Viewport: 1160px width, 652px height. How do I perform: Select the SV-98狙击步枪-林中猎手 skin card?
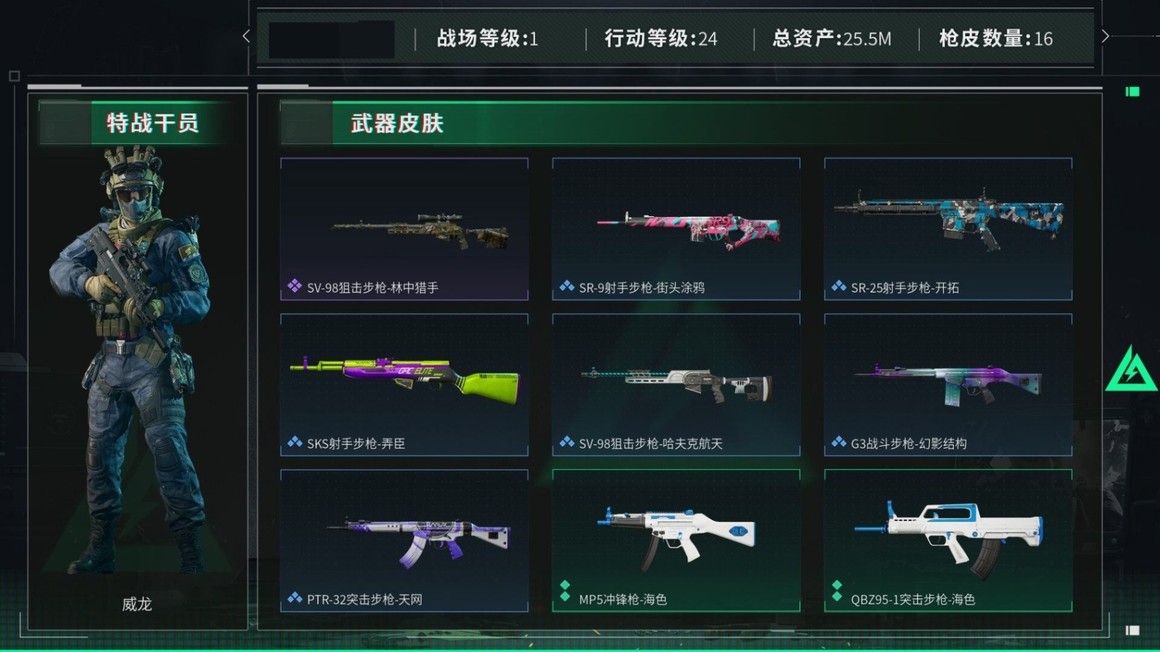click(404, 229)
